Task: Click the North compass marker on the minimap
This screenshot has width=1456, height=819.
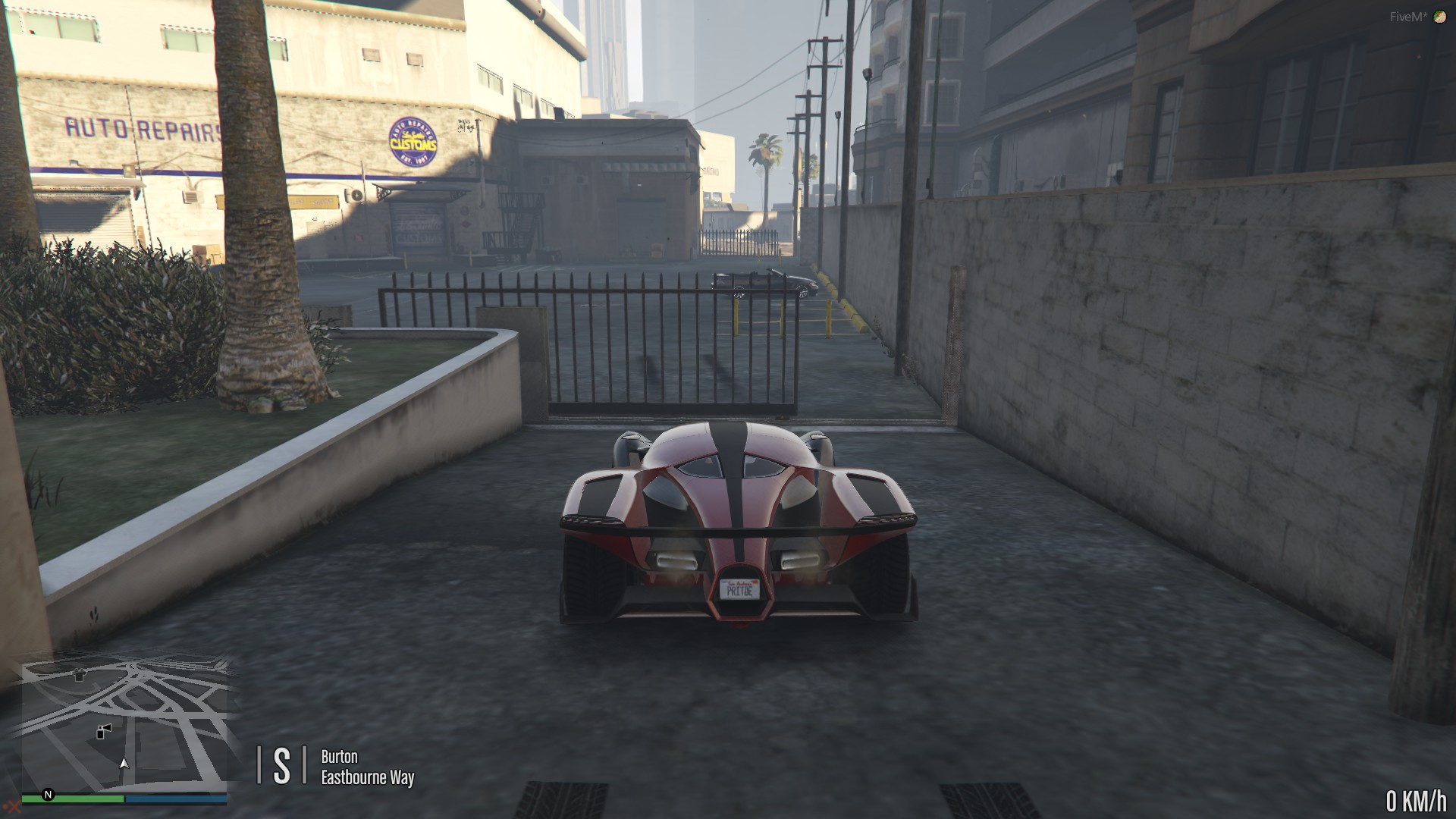Action: (x=48, y=795)
